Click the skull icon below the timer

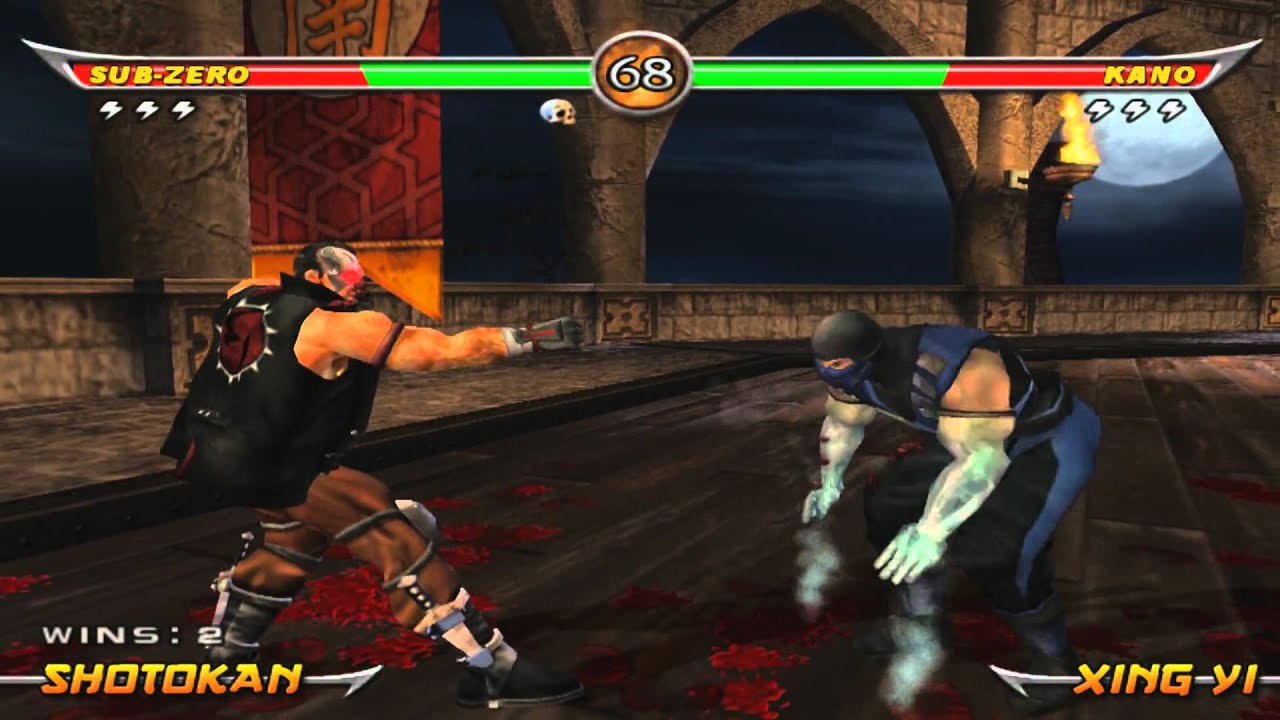click(556, 113)
